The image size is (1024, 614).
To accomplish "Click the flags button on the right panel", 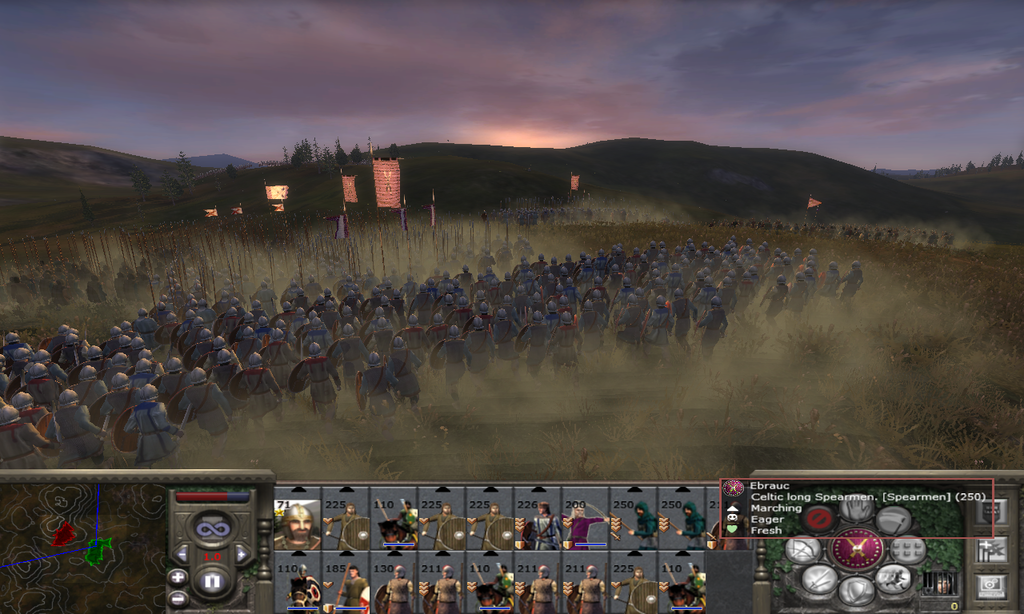I will coord(991,549).
